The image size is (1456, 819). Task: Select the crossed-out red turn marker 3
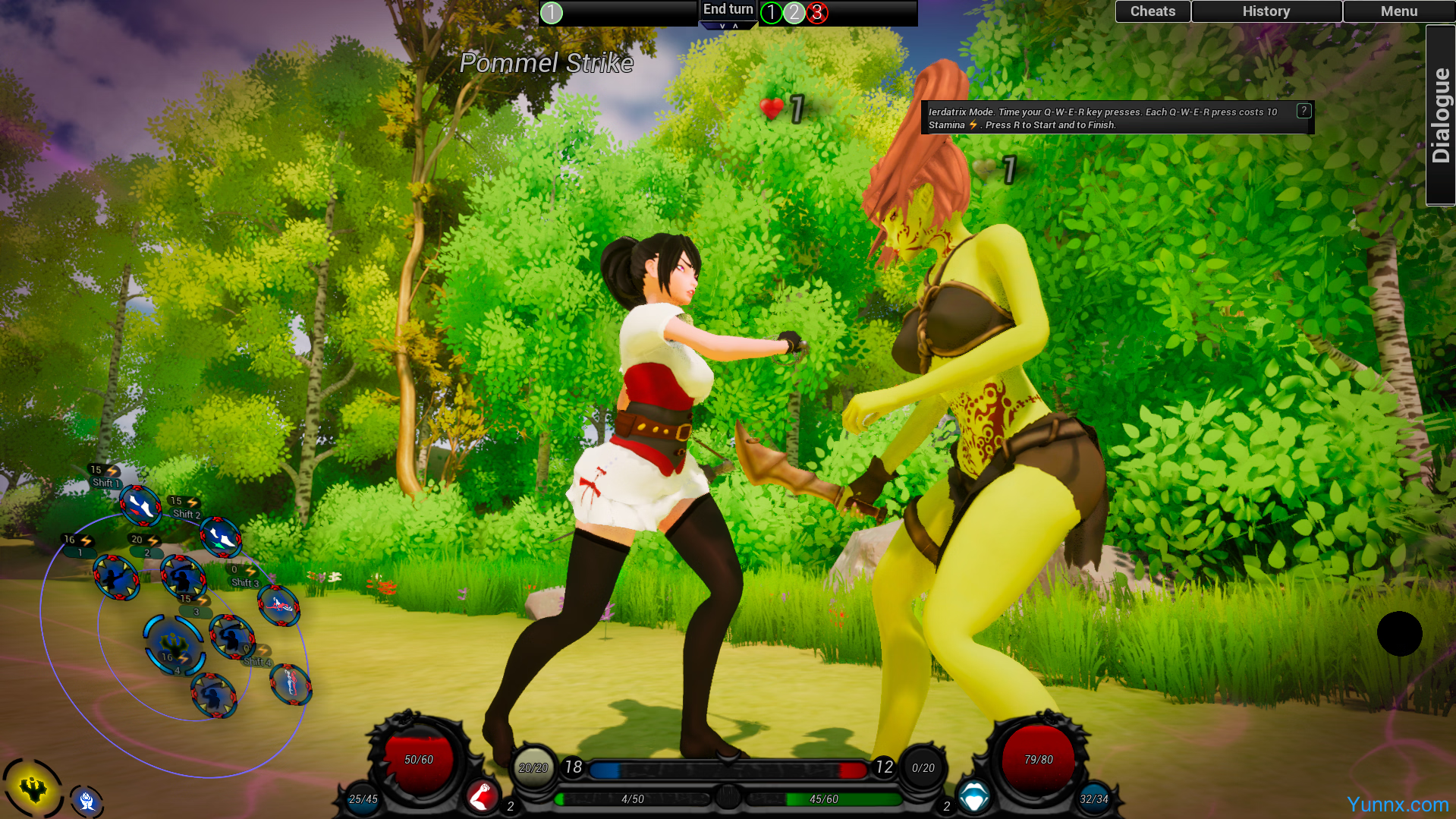[x=817, y=13]
